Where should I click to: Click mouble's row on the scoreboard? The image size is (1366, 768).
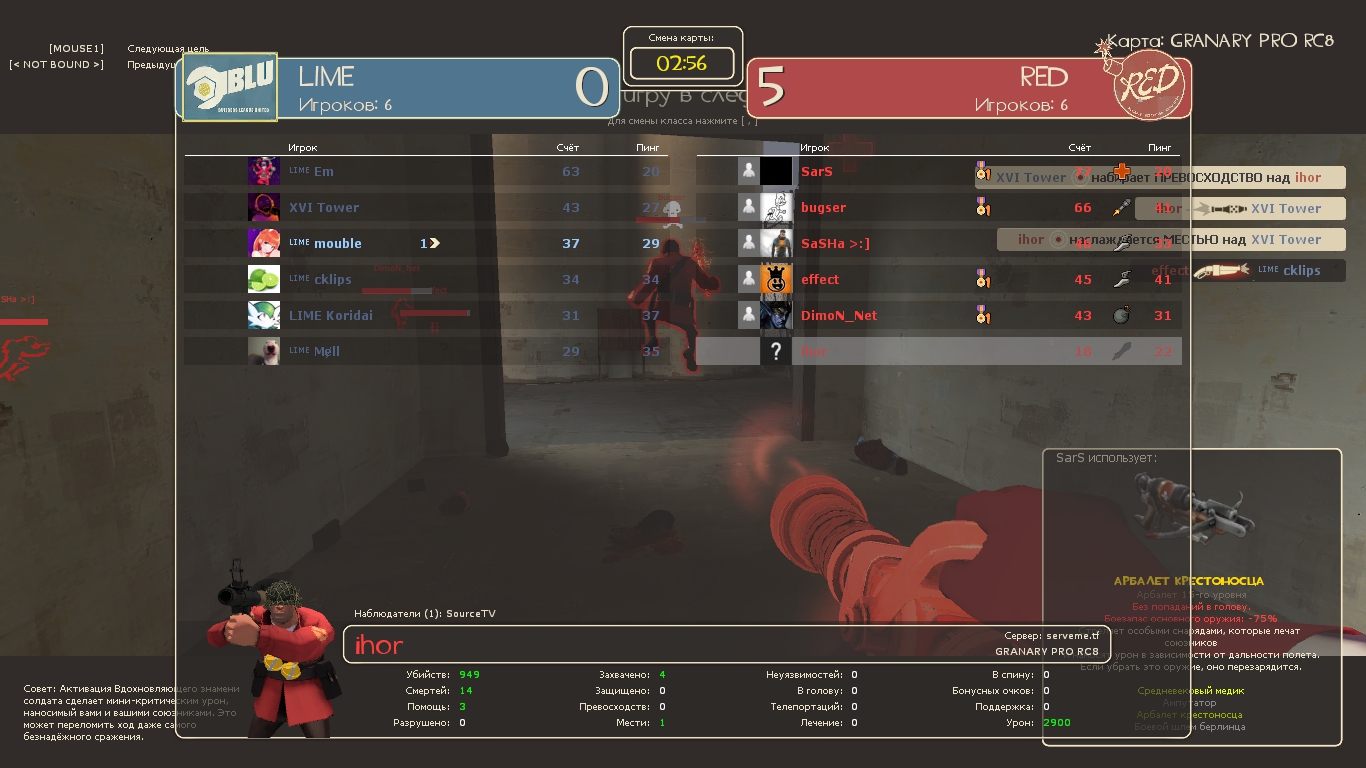coord(337,243)
